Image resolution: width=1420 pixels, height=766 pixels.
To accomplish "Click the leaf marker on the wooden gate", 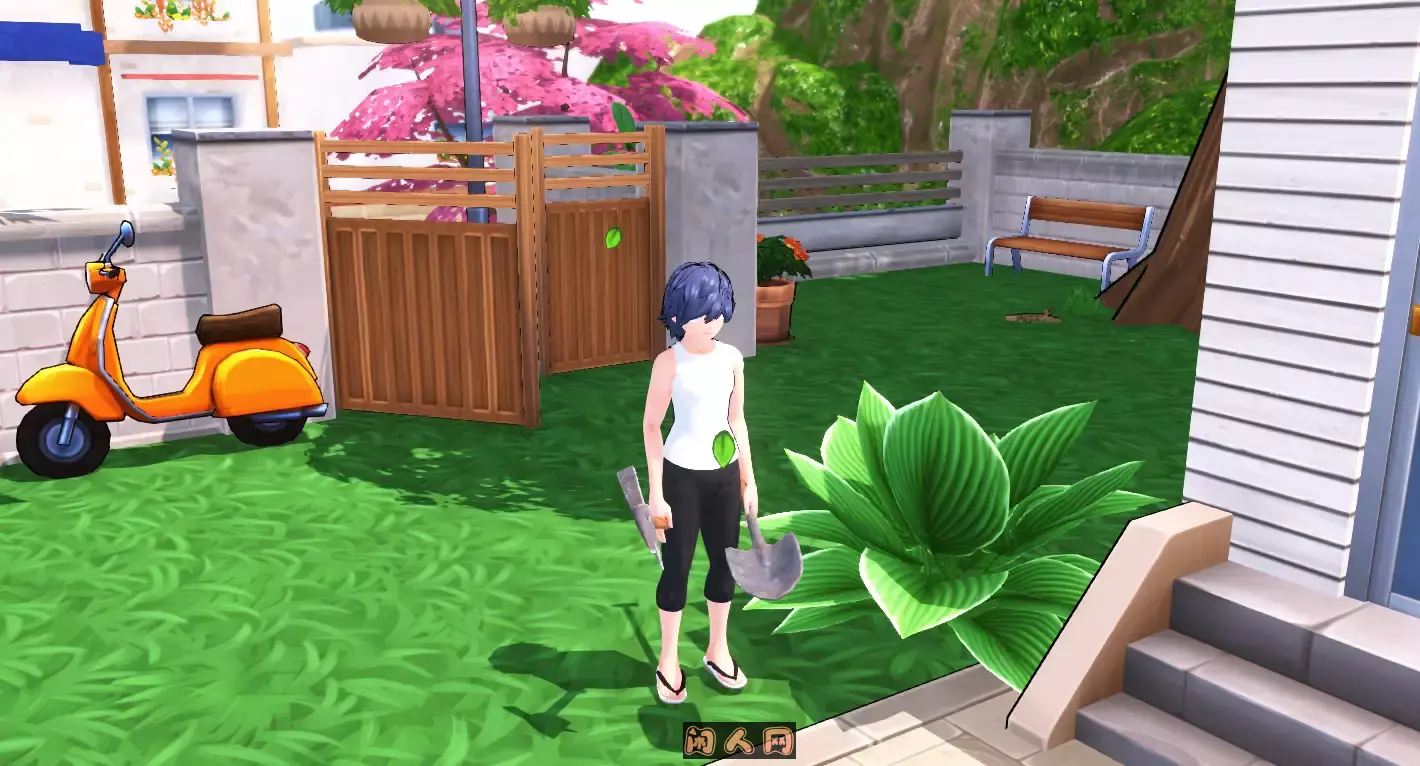I will [613, 238].
